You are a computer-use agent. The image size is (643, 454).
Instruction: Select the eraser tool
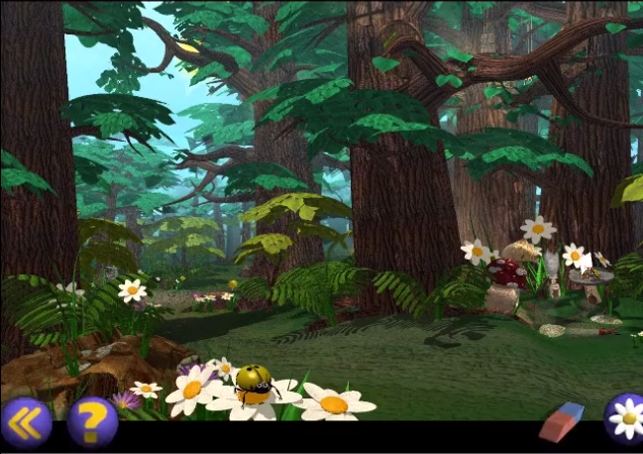point(561,421)
